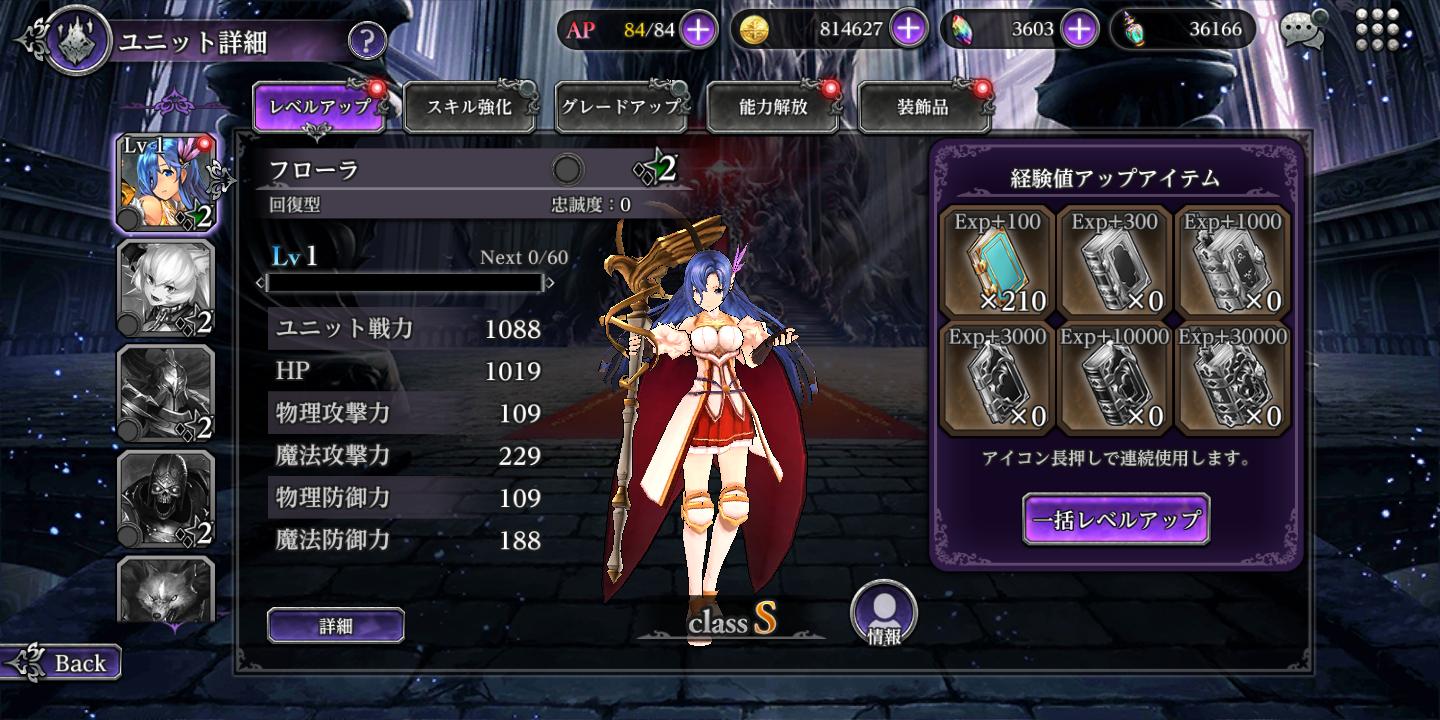
Task: Choose the Exp+1000 book slot
Action: [1234, 262]
